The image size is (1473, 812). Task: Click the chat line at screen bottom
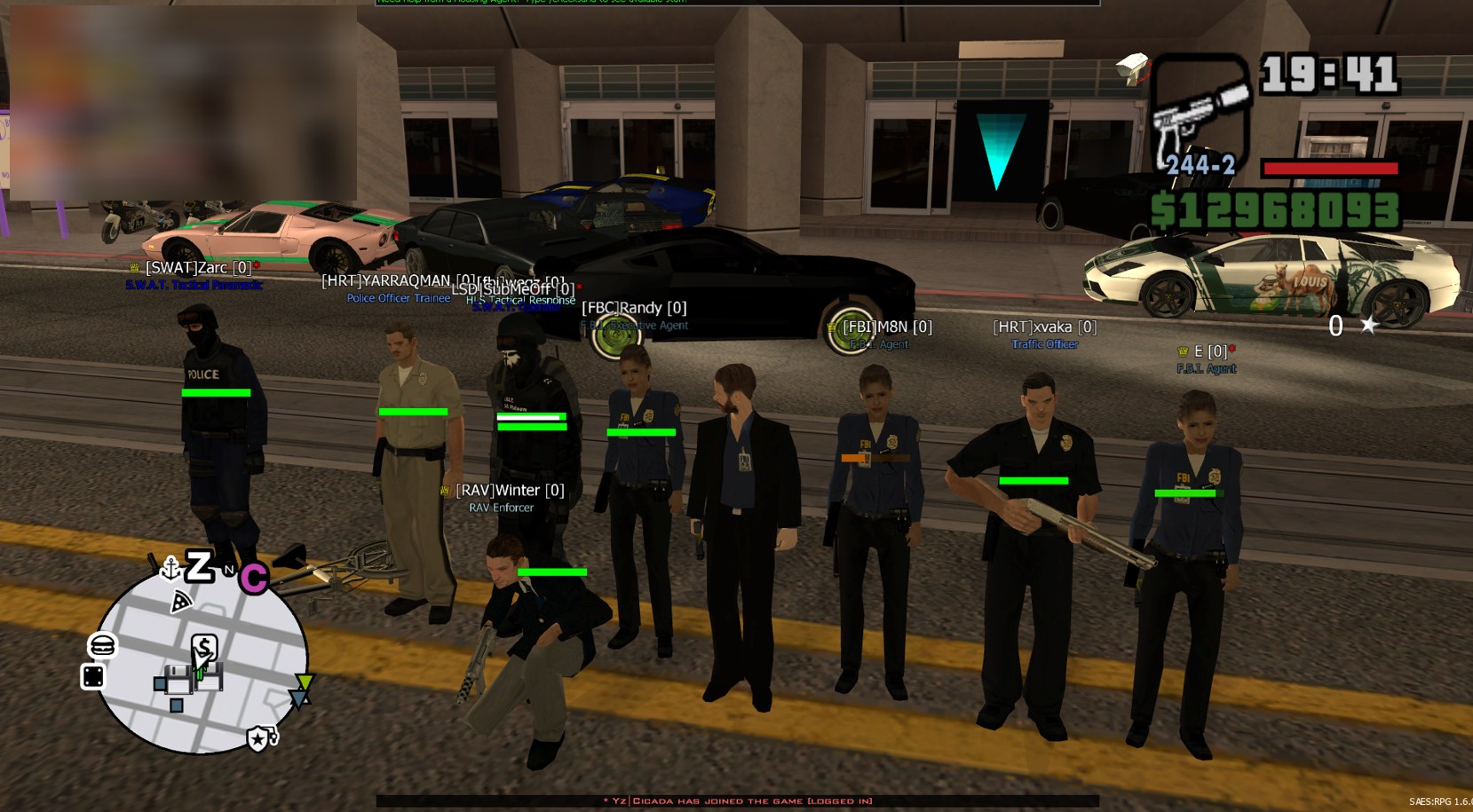pos(737,801)
